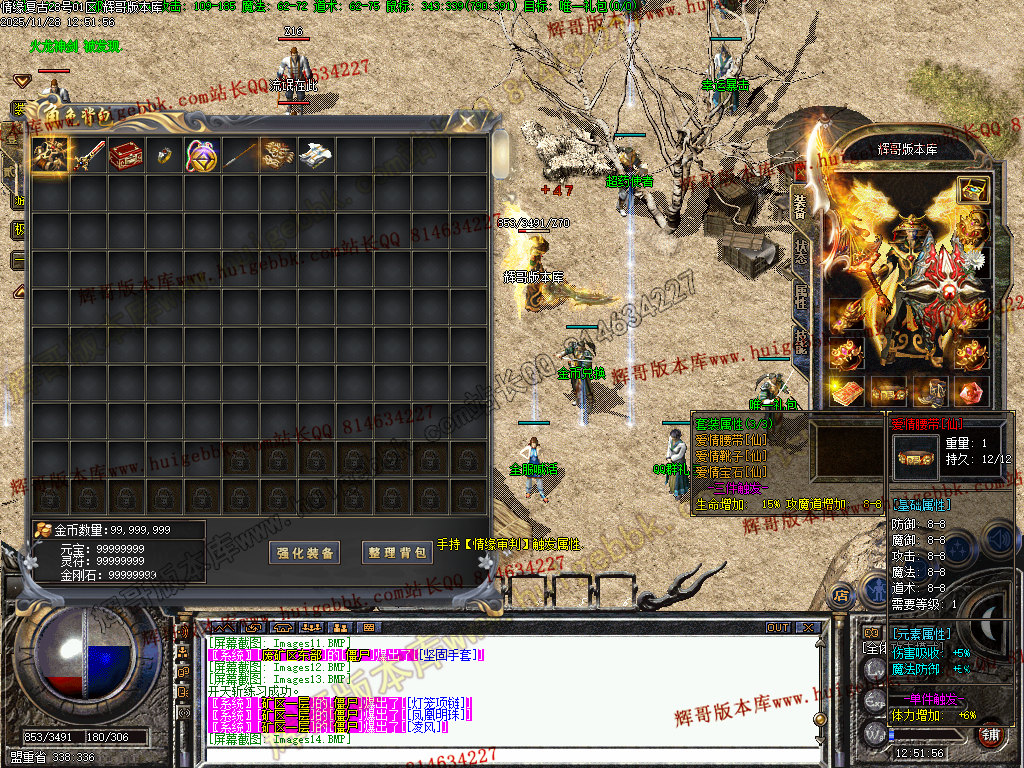Click the 整理背包 sort backpack button
This screenshot has height=768, width=1024.
pos(397,552)
